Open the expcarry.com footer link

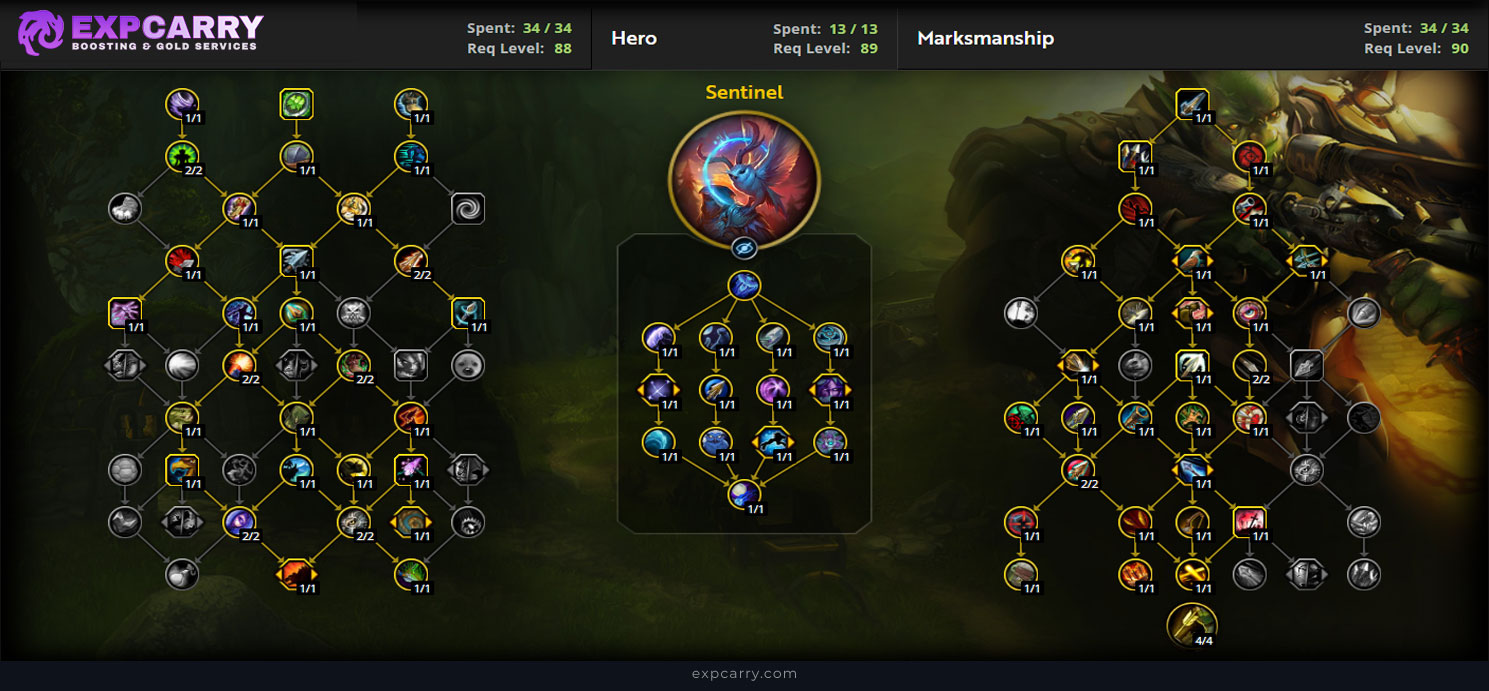click(744, 674)
